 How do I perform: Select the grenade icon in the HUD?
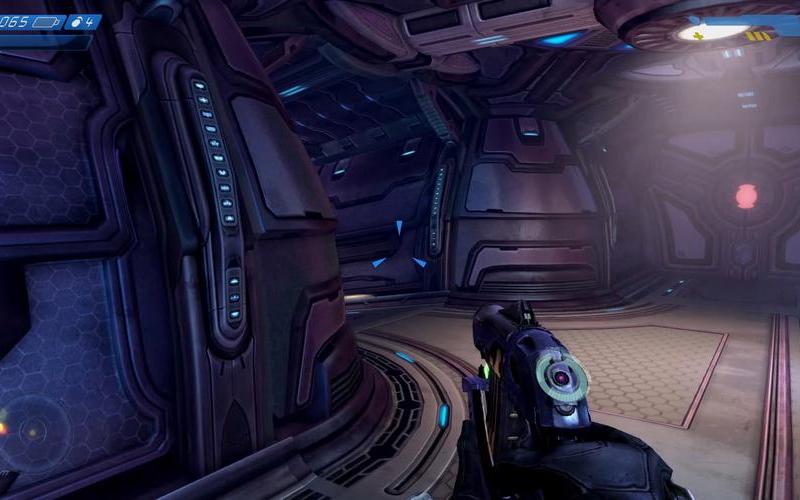click(x=76, y=21)
